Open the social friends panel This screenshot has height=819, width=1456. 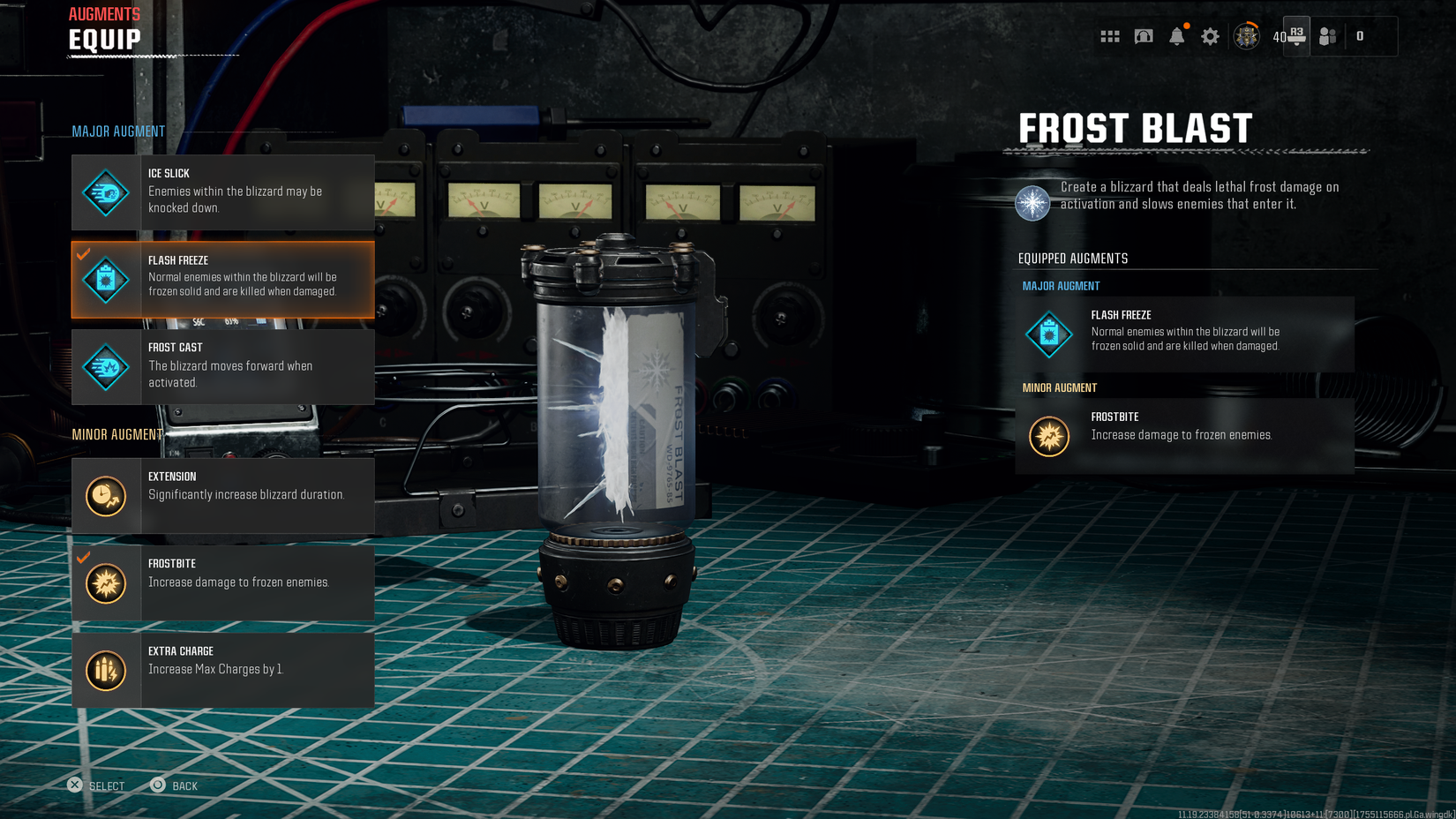click(1328, 36)
